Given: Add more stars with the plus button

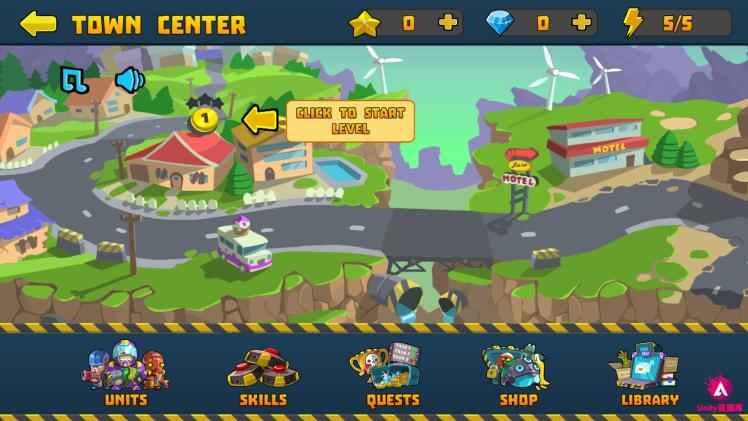Looking at the screenshot, I should click(449, 23).
